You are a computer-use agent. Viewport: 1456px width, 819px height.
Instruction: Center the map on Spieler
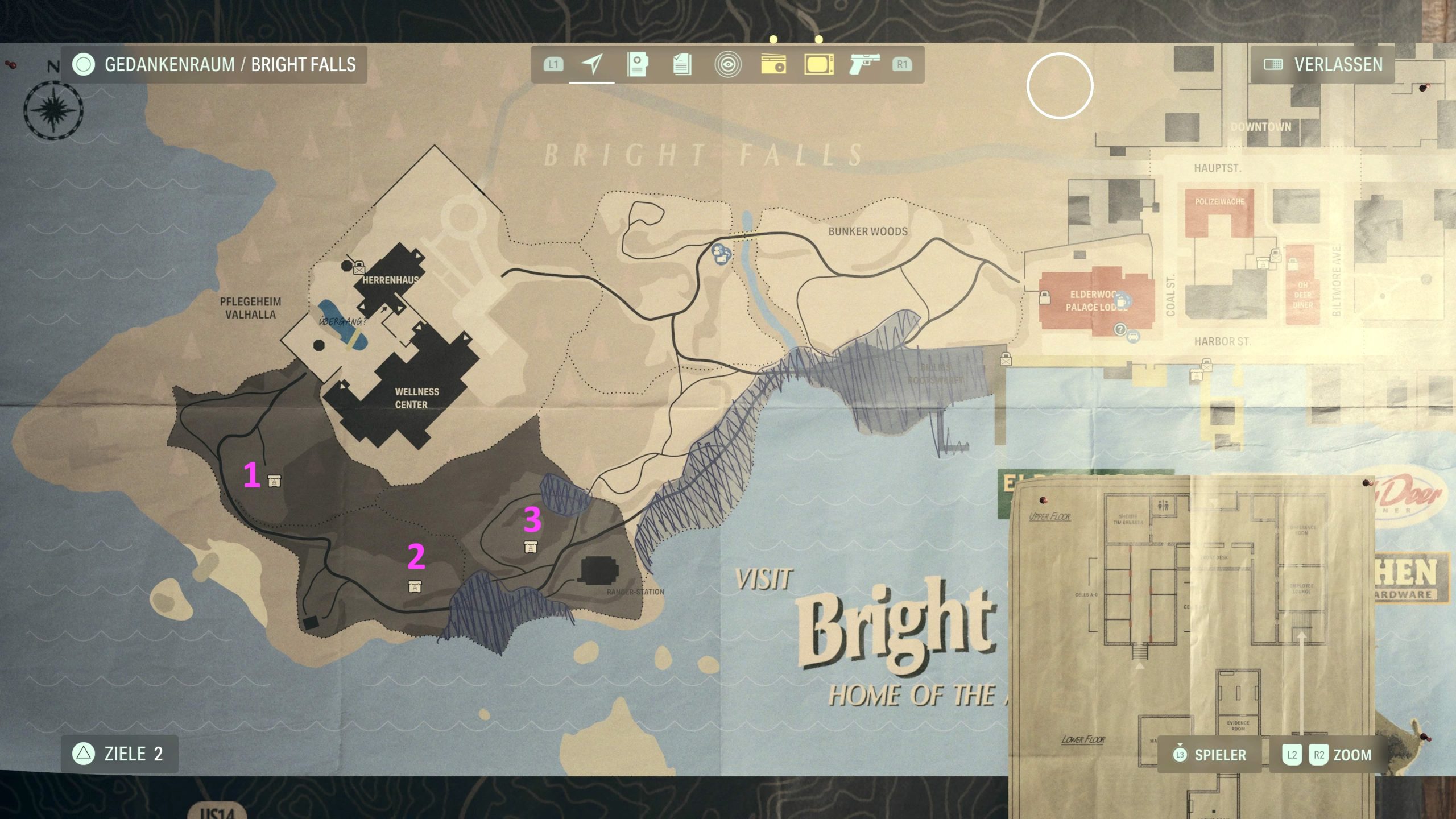(1209, 755)
